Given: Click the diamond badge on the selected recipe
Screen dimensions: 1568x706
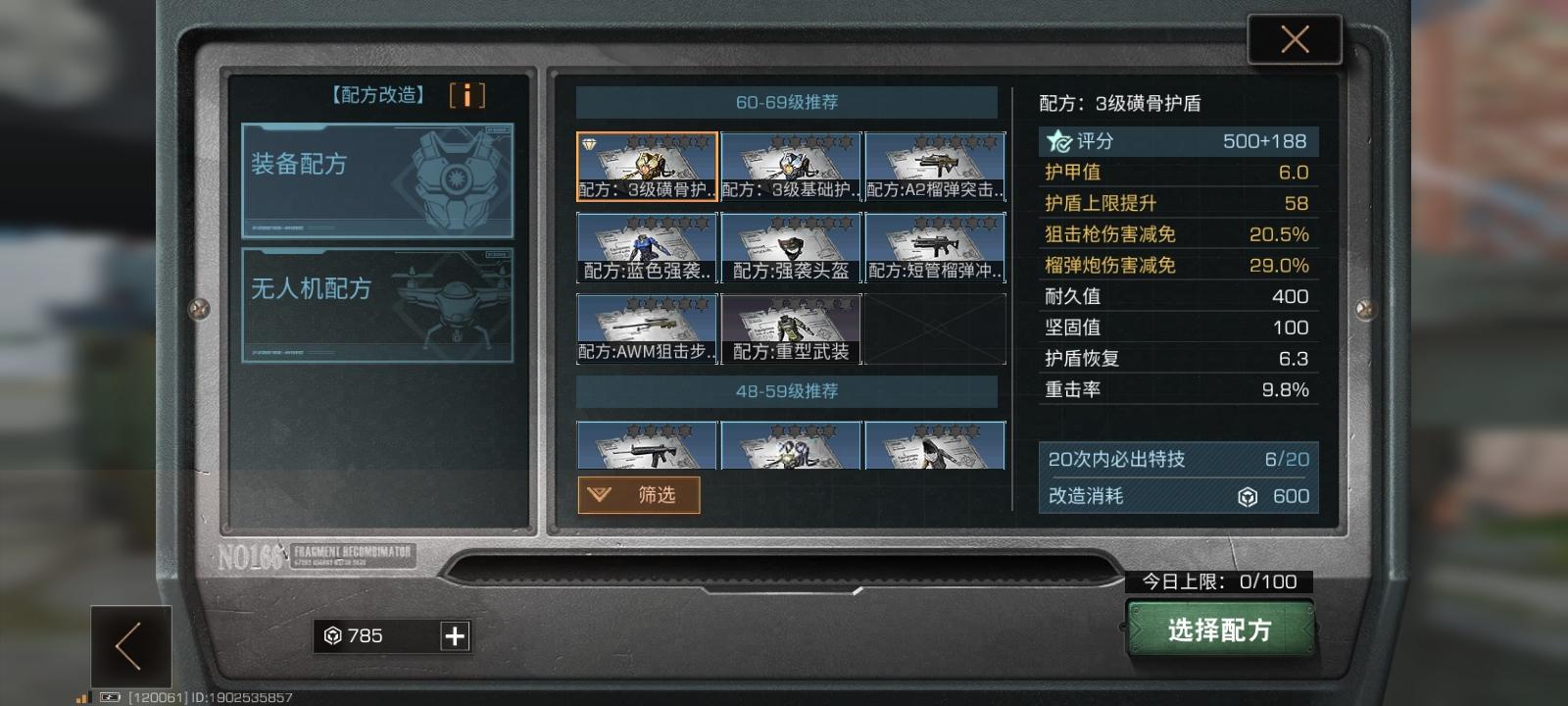Looking at the screenshot, I should pyautogui.click(x=588, y=145).
